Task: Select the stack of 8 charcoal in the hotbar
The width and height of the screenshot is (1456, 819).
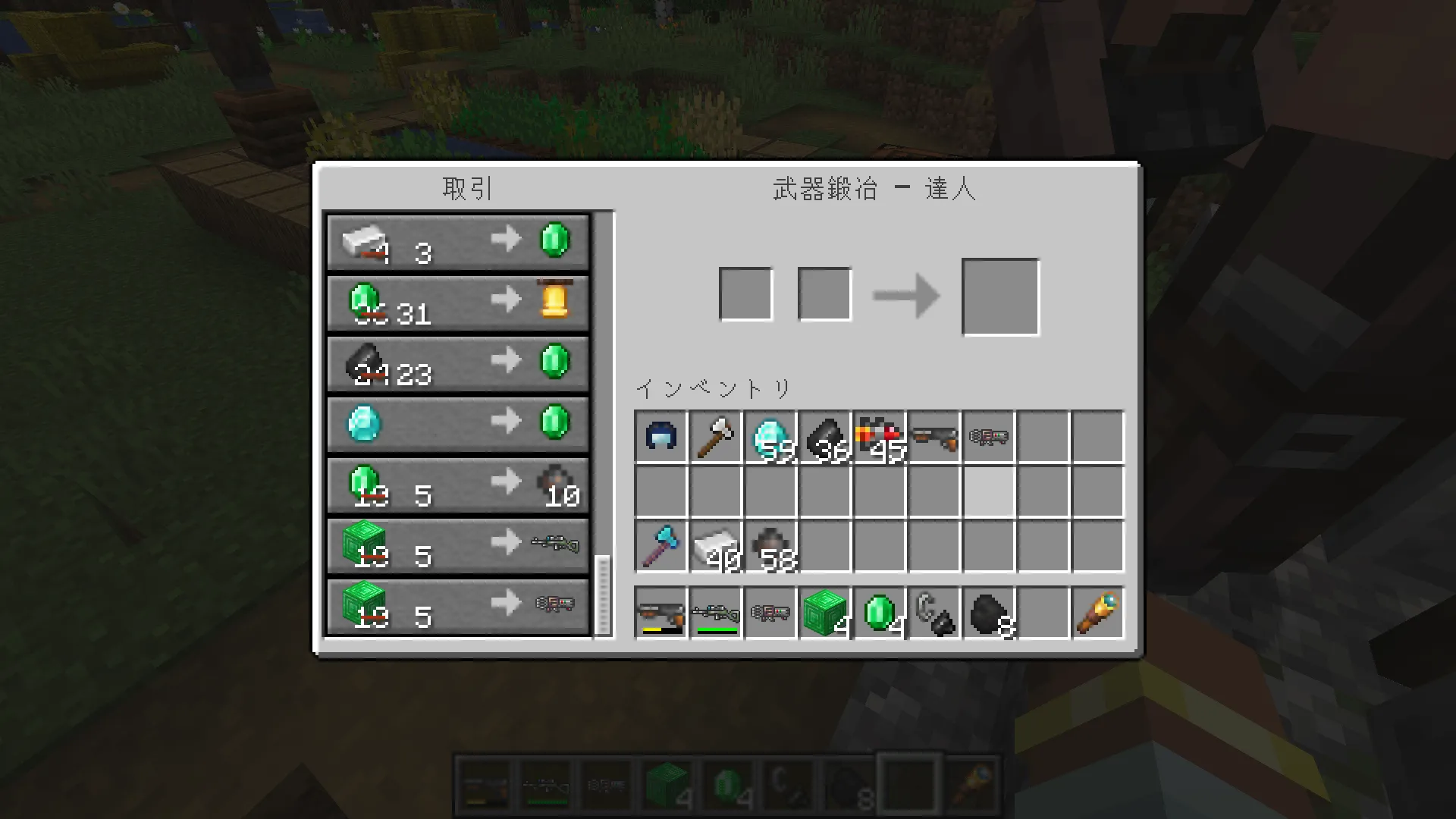Action: tap(987, 613)
